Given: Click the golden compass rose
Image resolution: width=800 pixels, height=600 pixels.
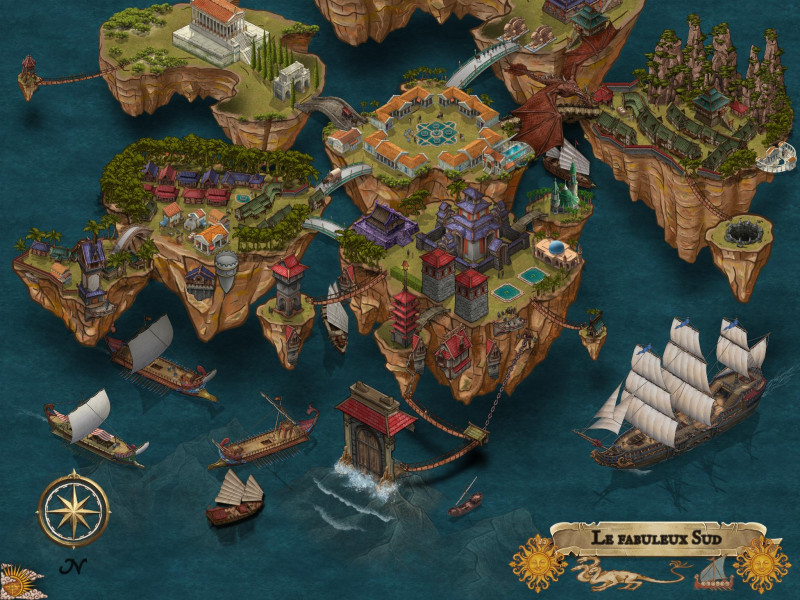Looking at the screenshot, I should pos(73,510).
